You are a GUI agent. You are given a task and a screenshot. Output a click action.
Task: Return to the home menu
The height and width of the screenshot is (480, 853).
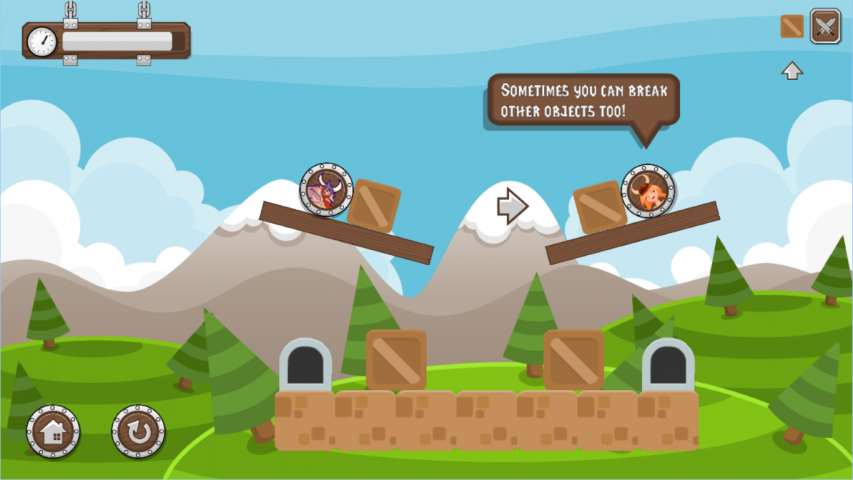[53, 432]
